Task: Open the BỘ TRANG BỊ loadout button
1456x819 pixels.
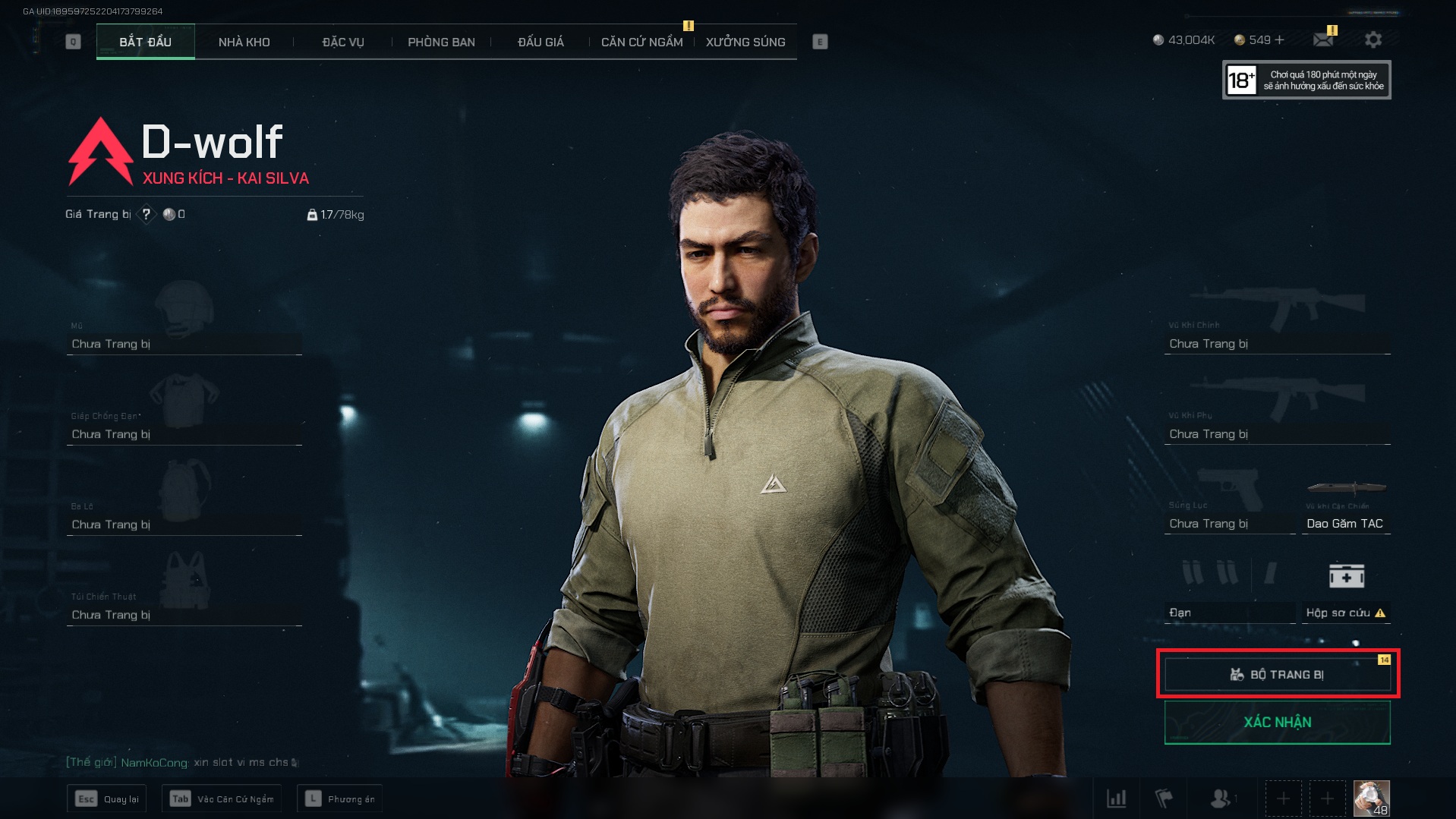Action: [x=1277, y=674]
